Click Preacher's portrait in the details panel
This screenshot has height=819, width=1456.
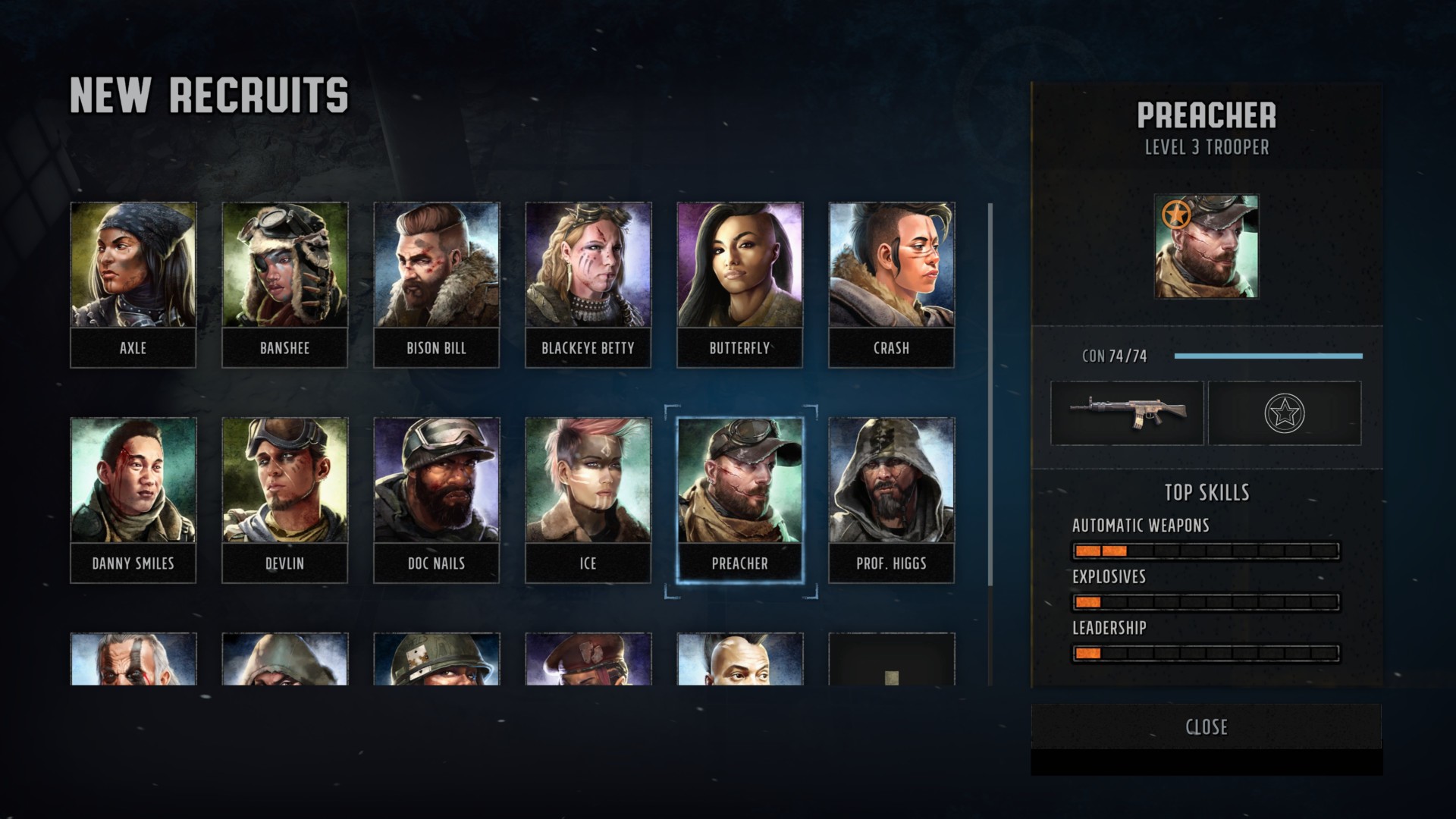pos(1206,246)
